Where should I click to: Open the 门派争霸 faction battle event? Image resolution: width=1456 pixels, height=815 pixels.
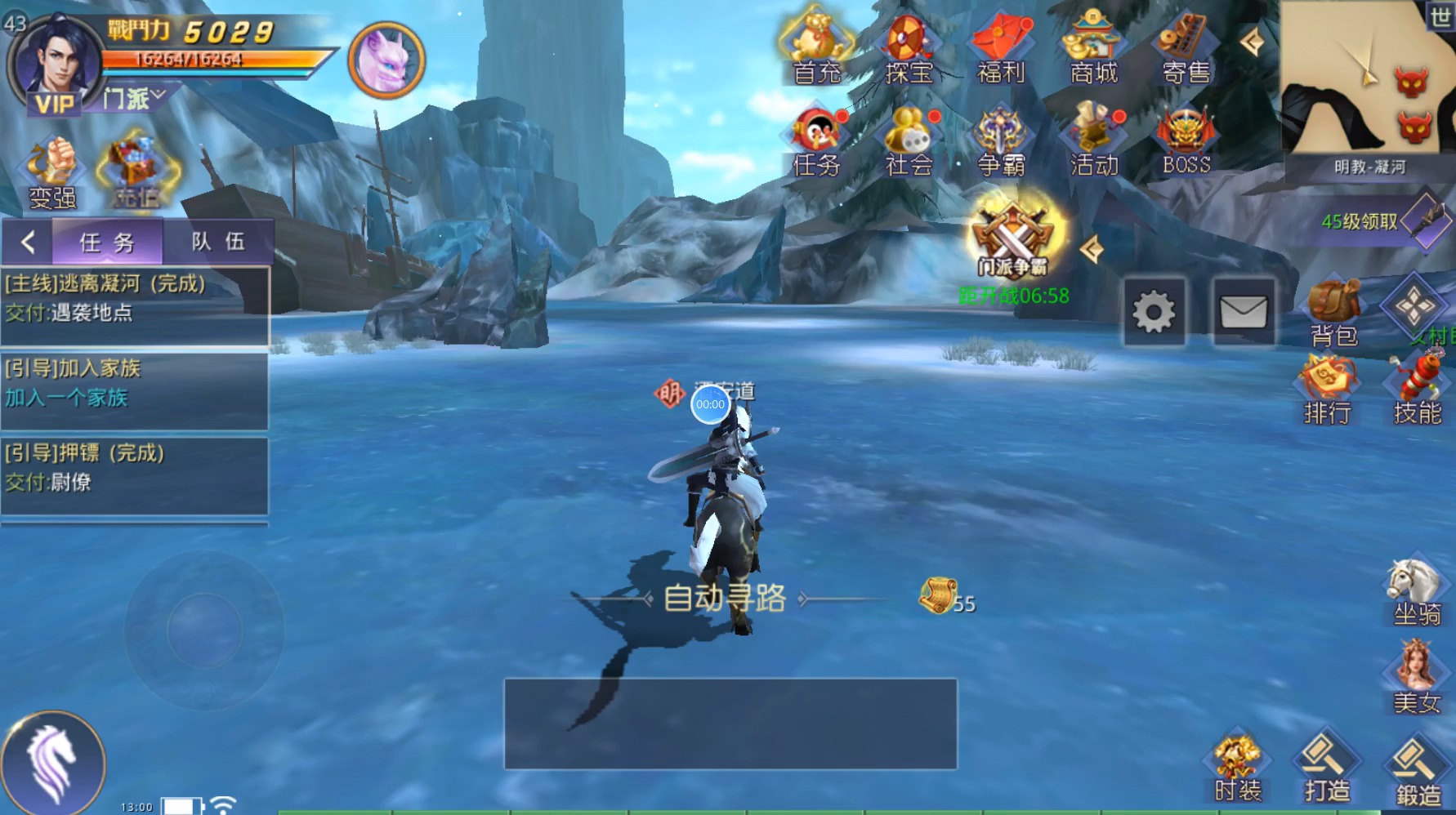coord(1013,238)
